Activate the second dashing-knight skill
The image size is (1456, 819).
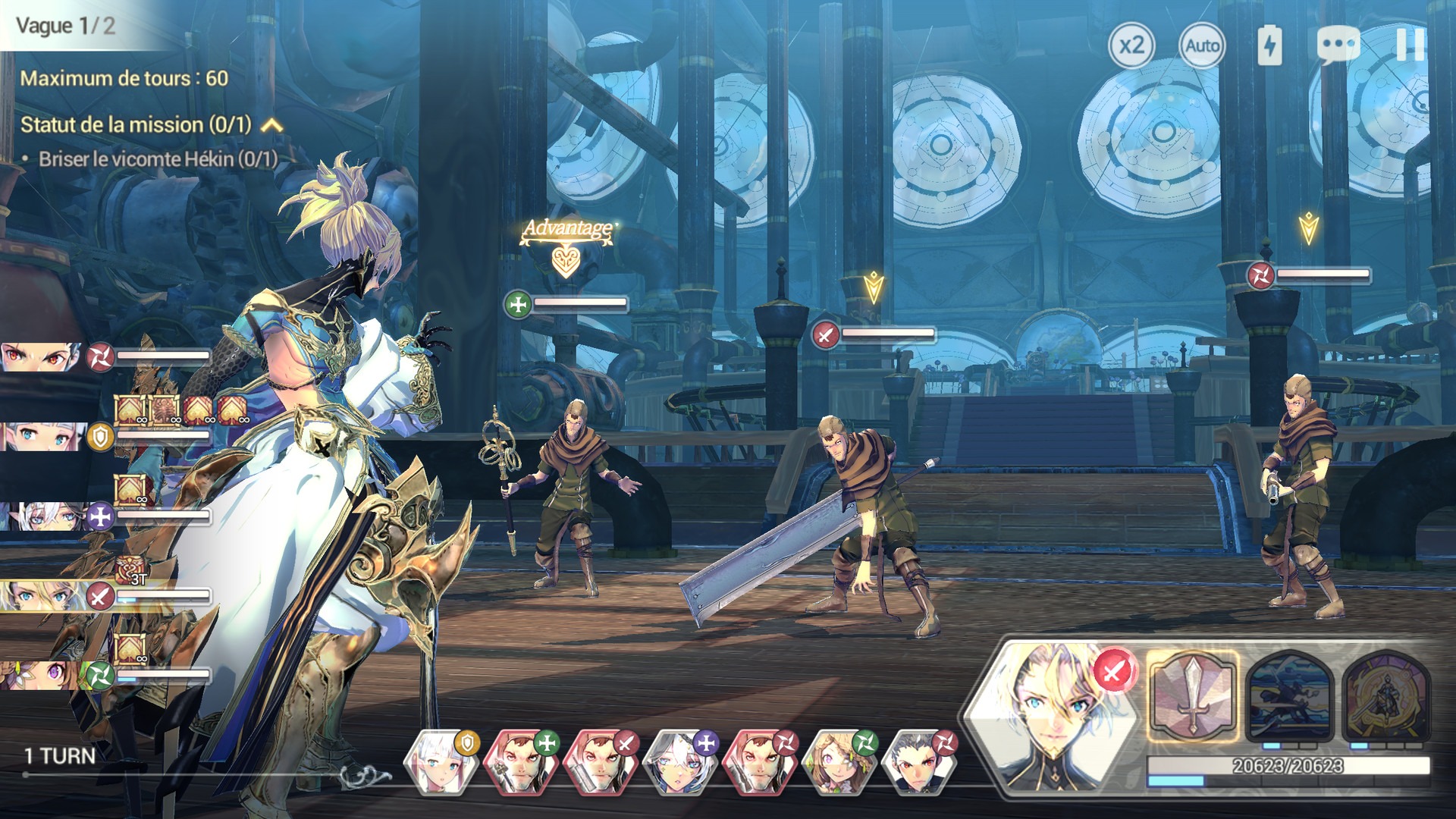coord(1290,696)
